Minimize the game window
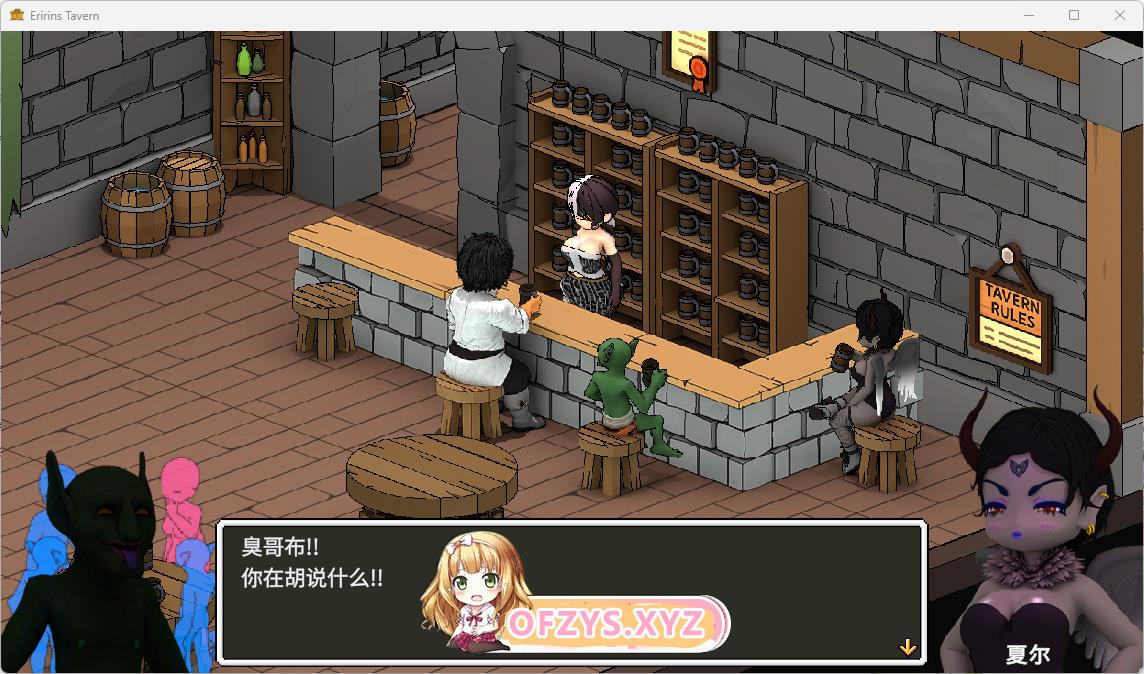The width and height of the screenshot is (1144, 674). point(1028,15)
